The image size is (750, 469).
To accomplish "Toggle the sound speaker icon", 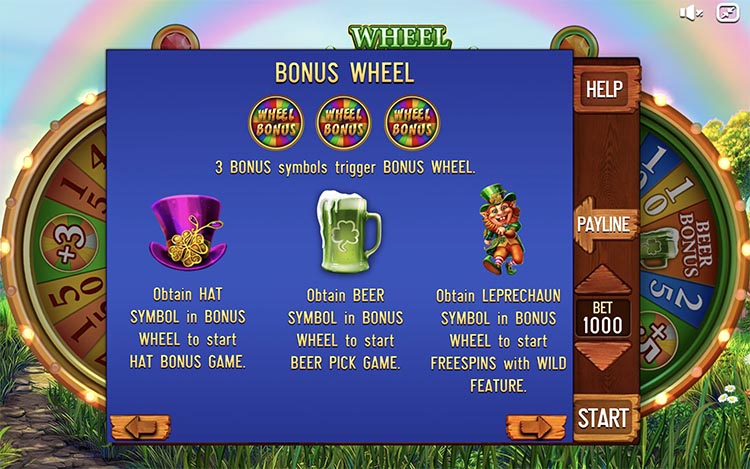I will point(691,12).
